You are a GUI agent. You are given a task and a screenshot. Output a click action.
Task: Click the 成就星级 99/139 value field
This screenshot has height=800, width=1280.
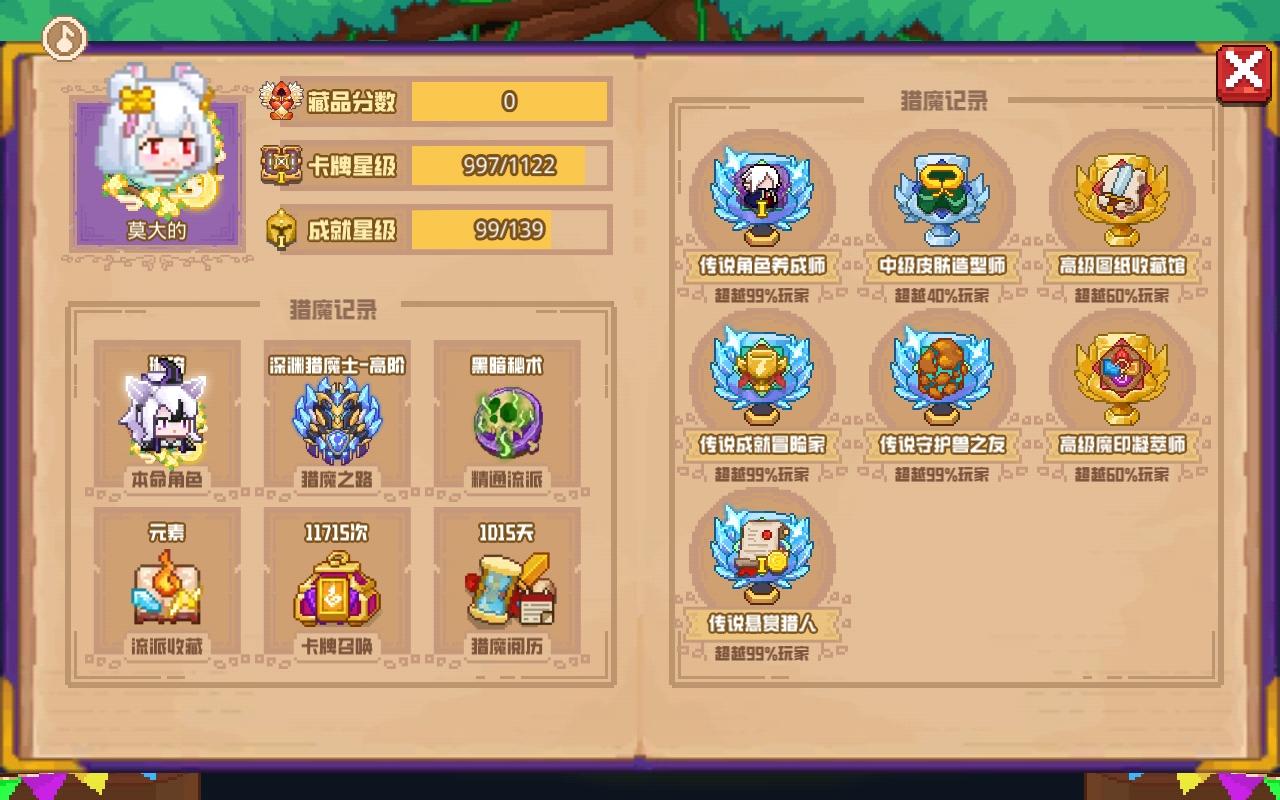point(511,230)
